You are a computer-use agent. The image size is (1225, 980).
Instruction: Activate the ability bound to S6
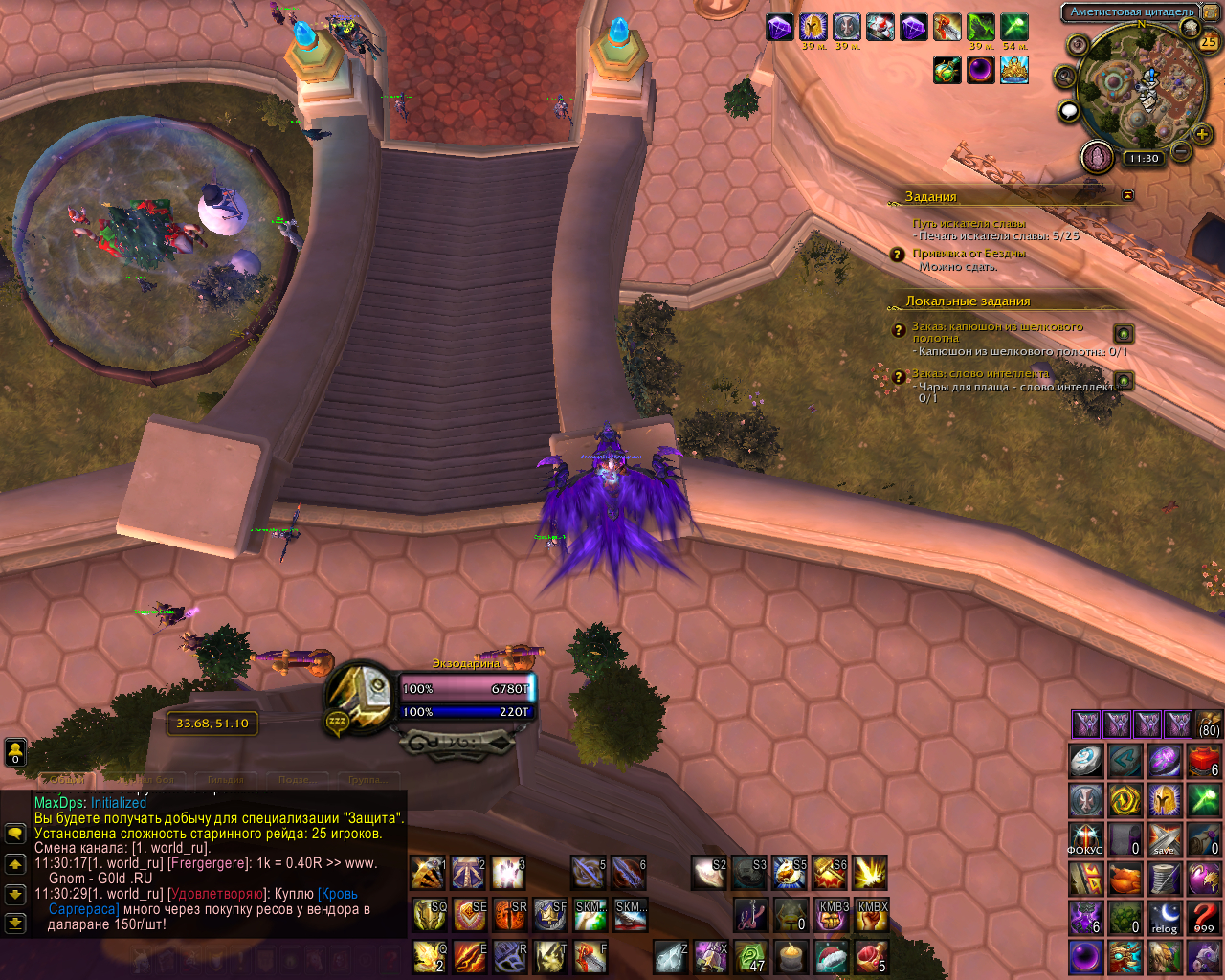click(x=829, y=873)
